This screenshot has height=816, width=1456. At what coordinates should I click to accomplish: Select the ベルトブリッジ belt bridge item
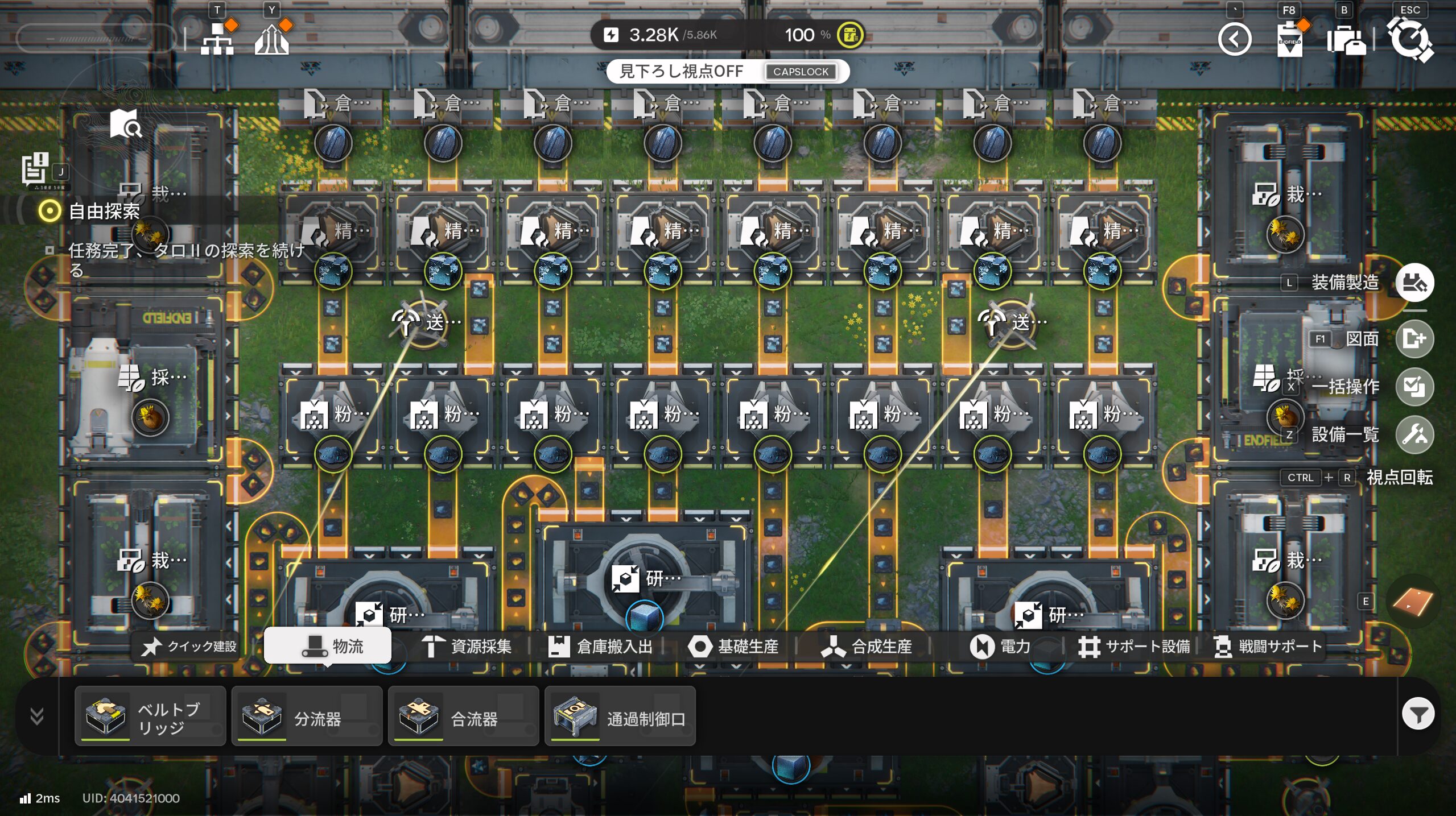click(150, 716)
